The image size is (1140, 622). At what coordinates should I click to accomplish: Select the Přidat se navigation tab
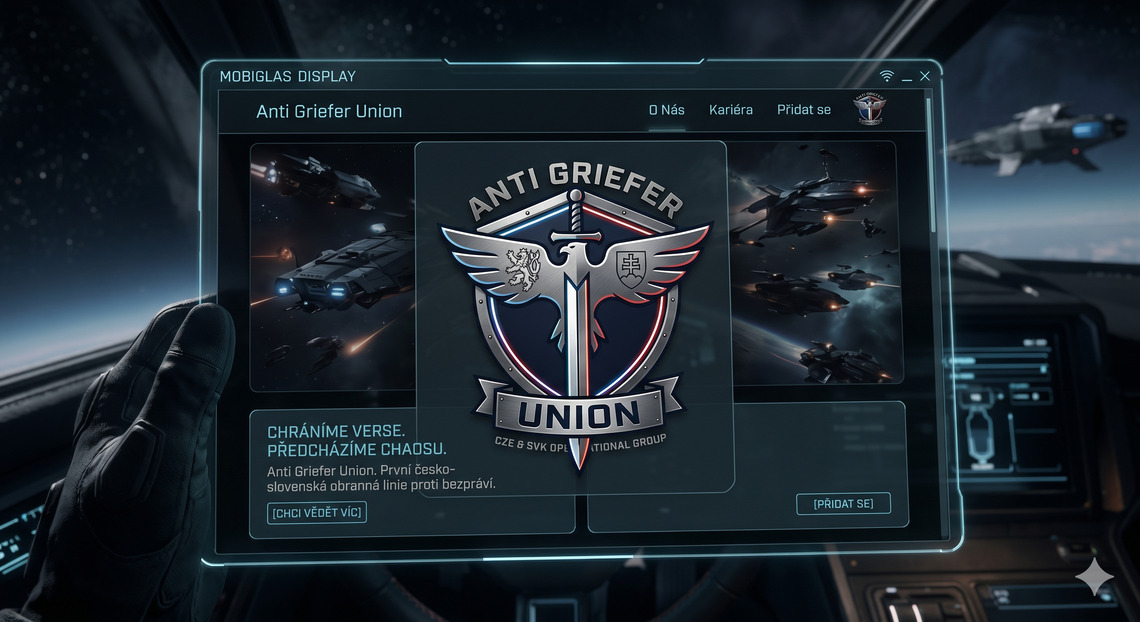click(804, 110)
